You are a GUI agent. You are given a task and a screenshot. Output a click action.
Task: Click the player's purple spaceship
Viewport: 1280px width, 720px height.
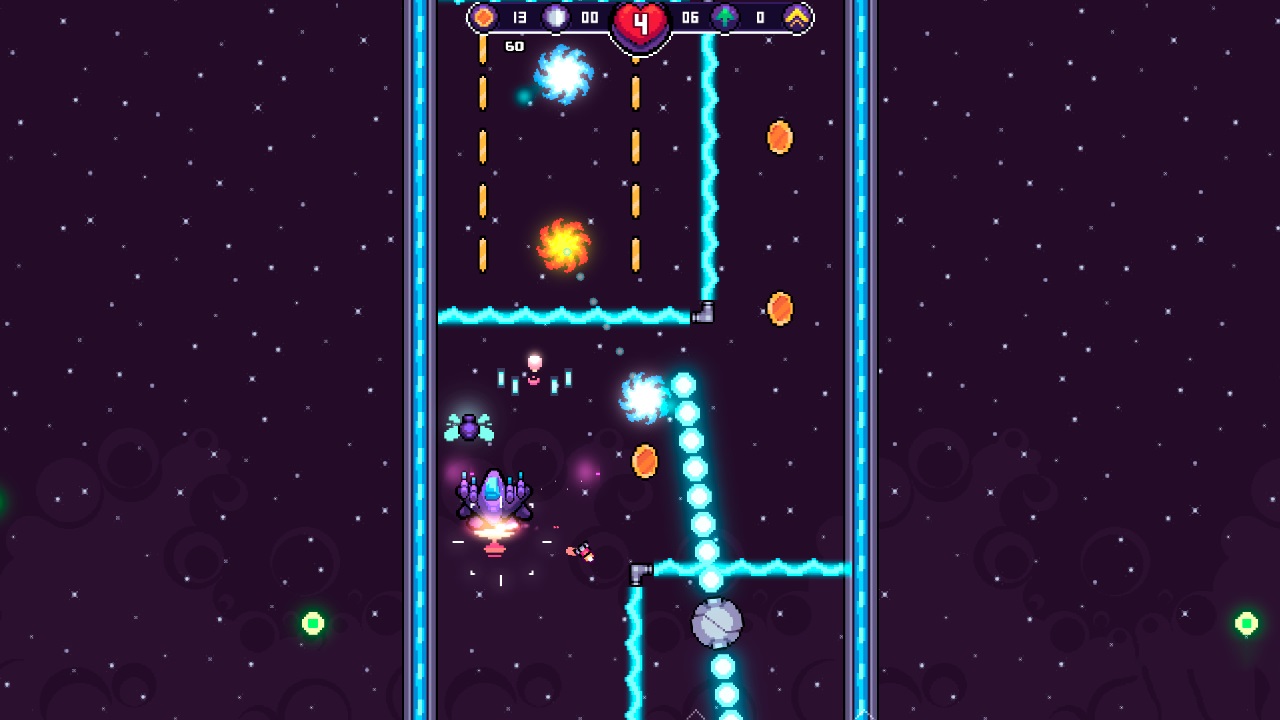[492, 495]
